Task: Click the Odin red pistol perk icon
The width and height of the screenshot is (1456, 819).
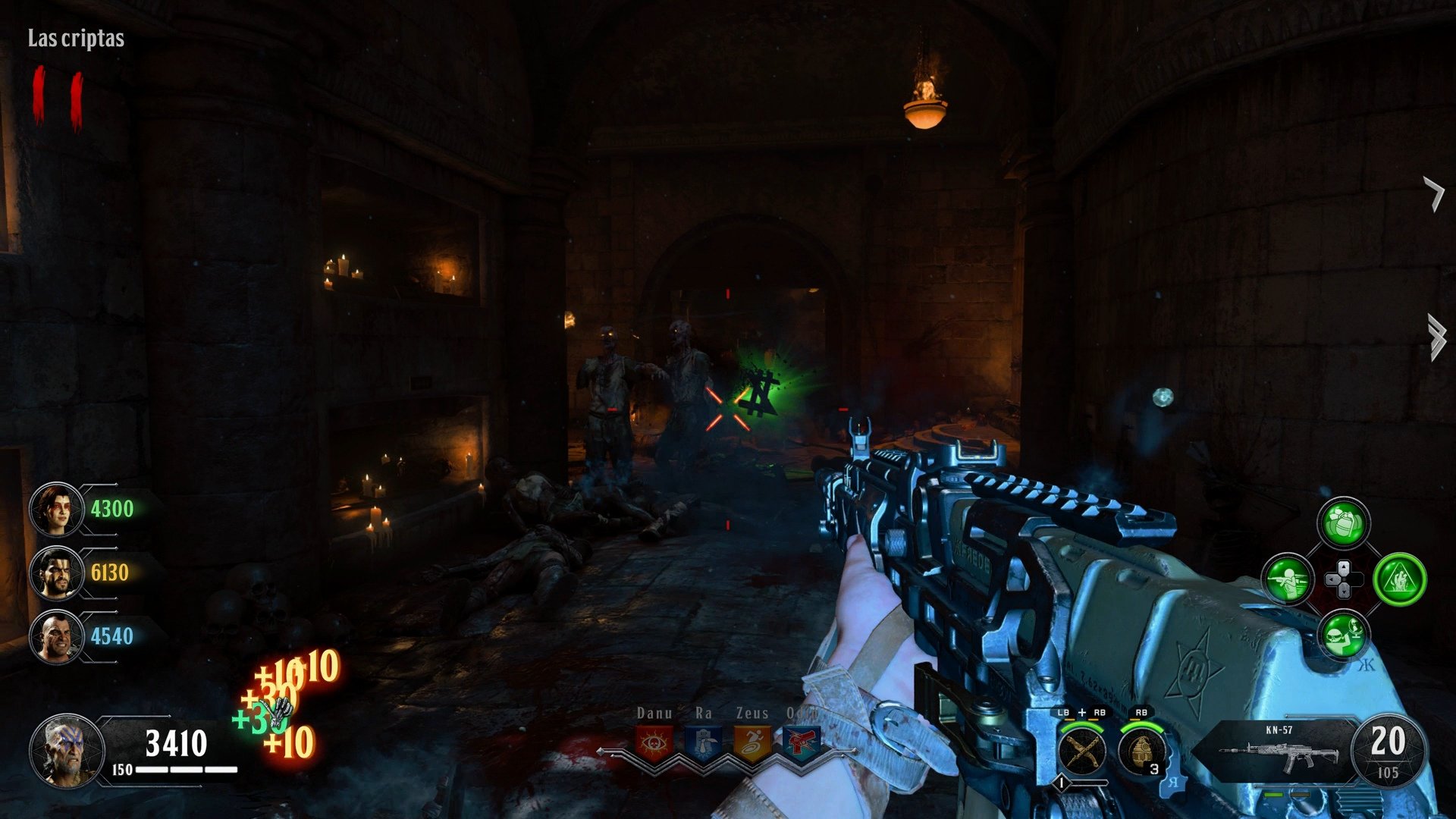Action: click(x=802, y=742)
